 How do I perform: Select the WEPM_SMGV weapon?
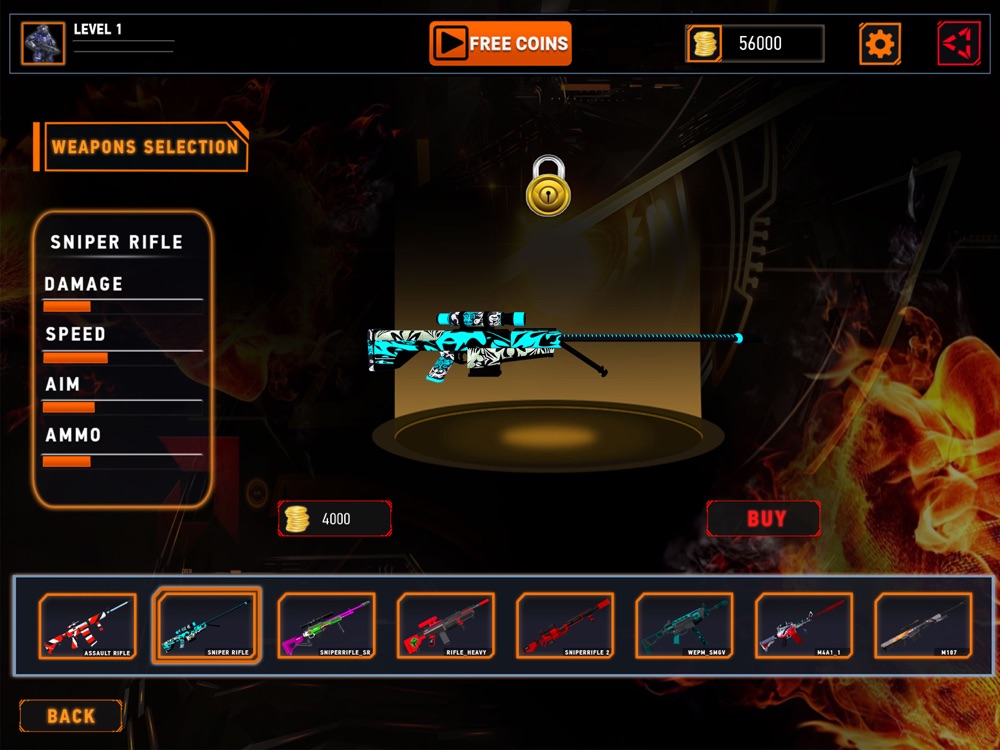(x=685, y=626)
